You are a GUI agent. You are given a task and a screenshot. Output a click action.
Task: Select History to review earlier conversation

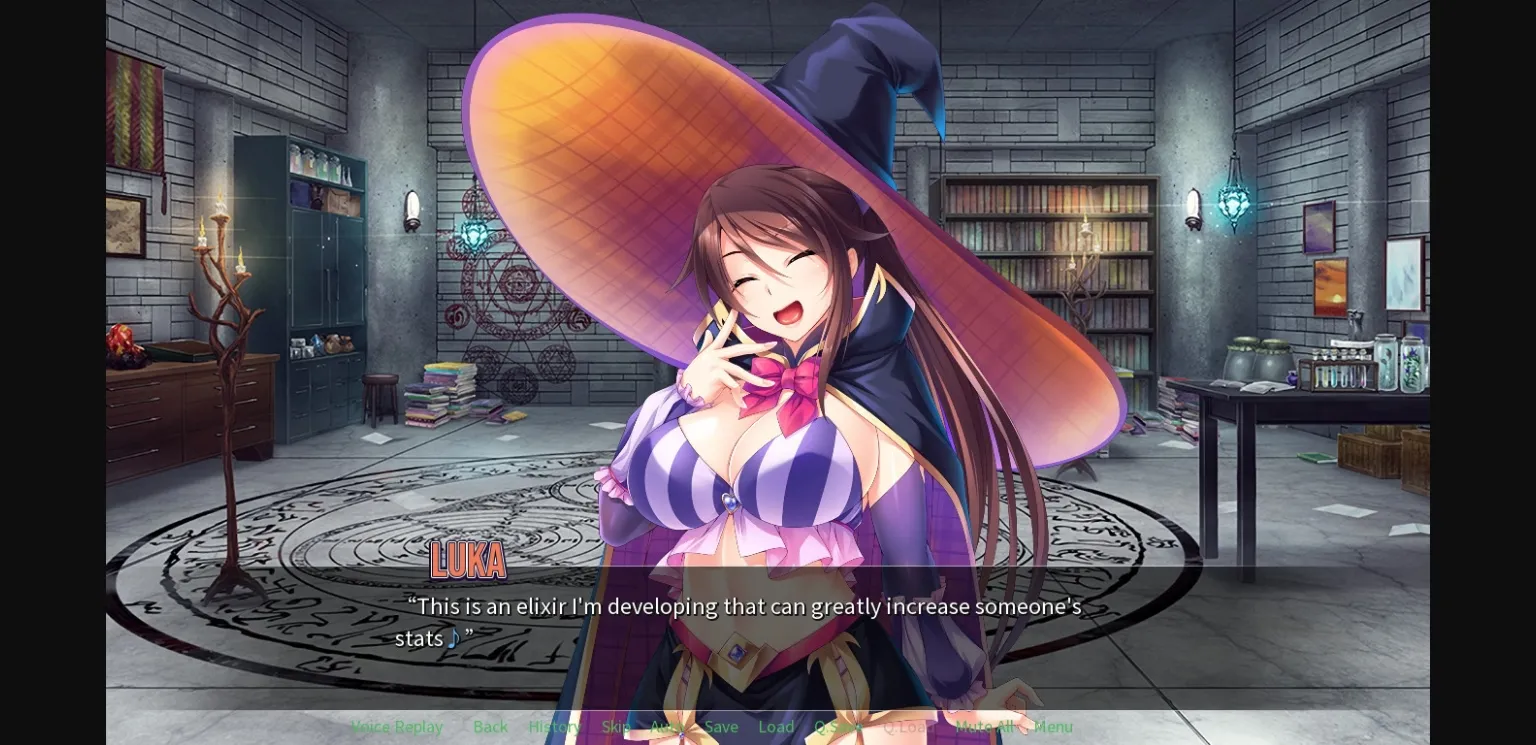tap(553, 727)
